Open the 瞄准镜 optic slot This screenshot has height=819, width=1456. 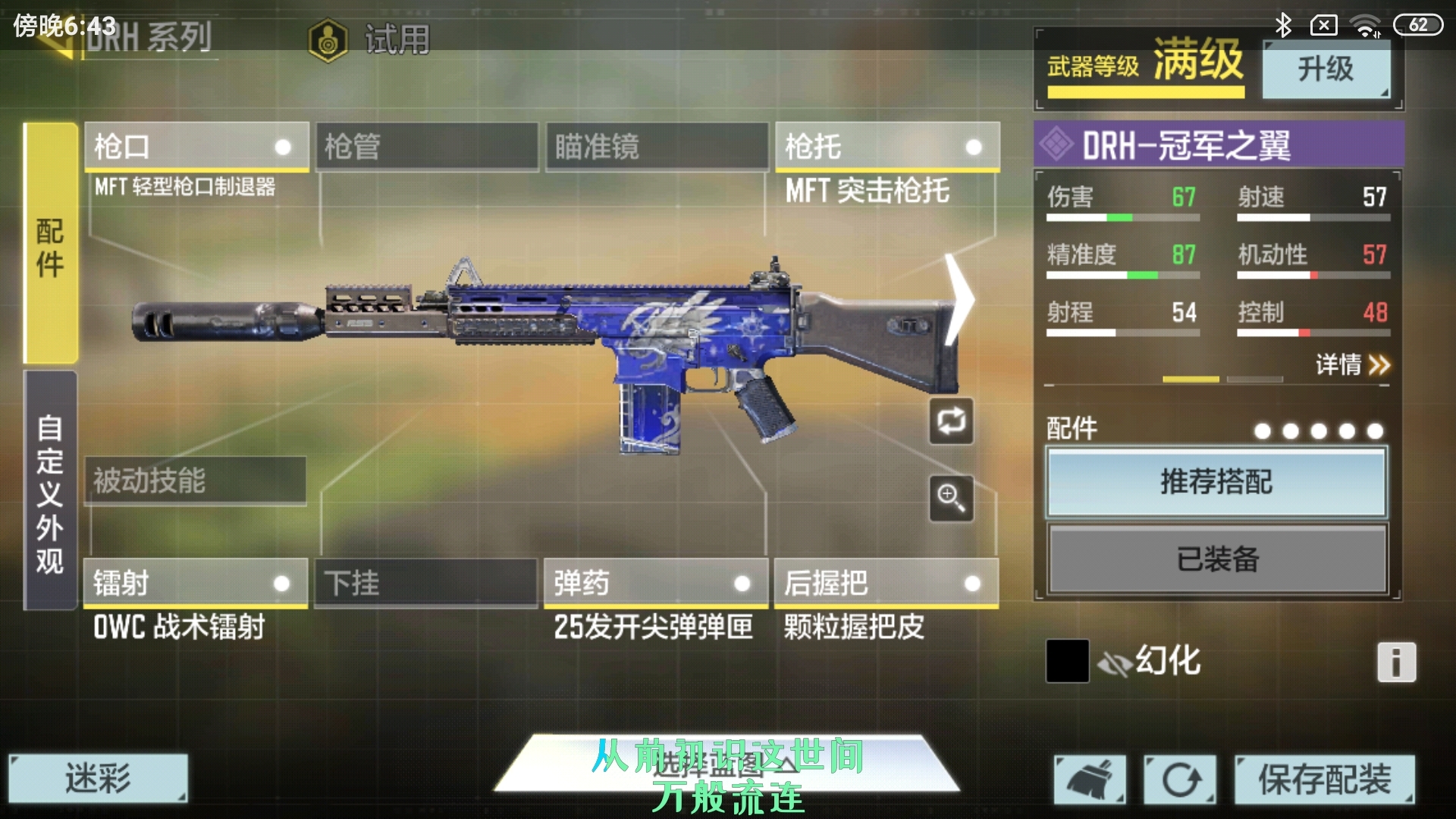tap(657, 146)
